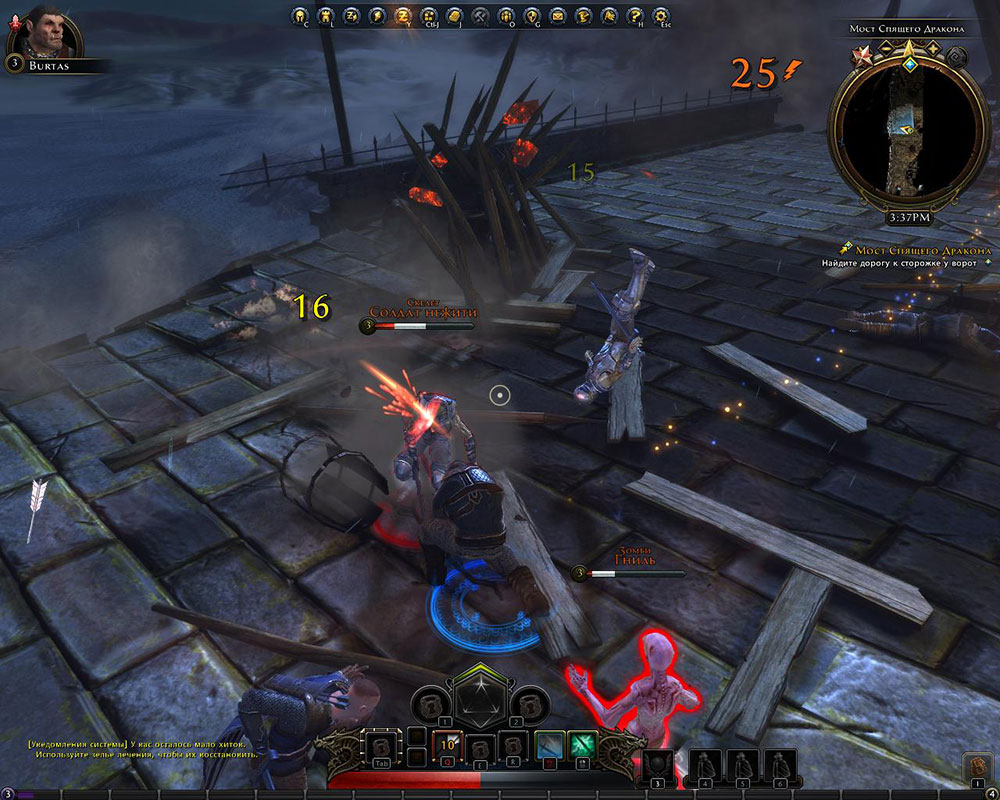Activate the blue sword slash at-will power
The width and height of the screenshot is (1000, 800).
click(x=549, y=745)
